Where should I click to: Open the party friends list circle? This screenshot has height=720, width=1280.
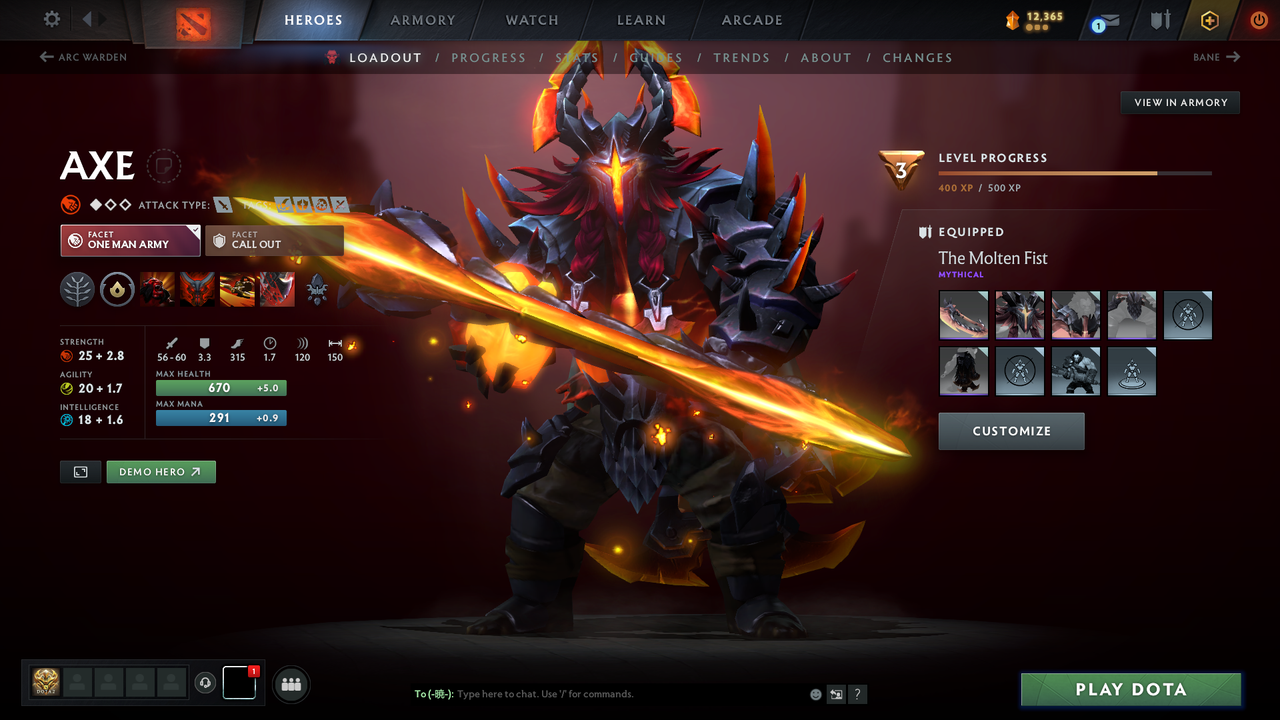coord(291,684)
